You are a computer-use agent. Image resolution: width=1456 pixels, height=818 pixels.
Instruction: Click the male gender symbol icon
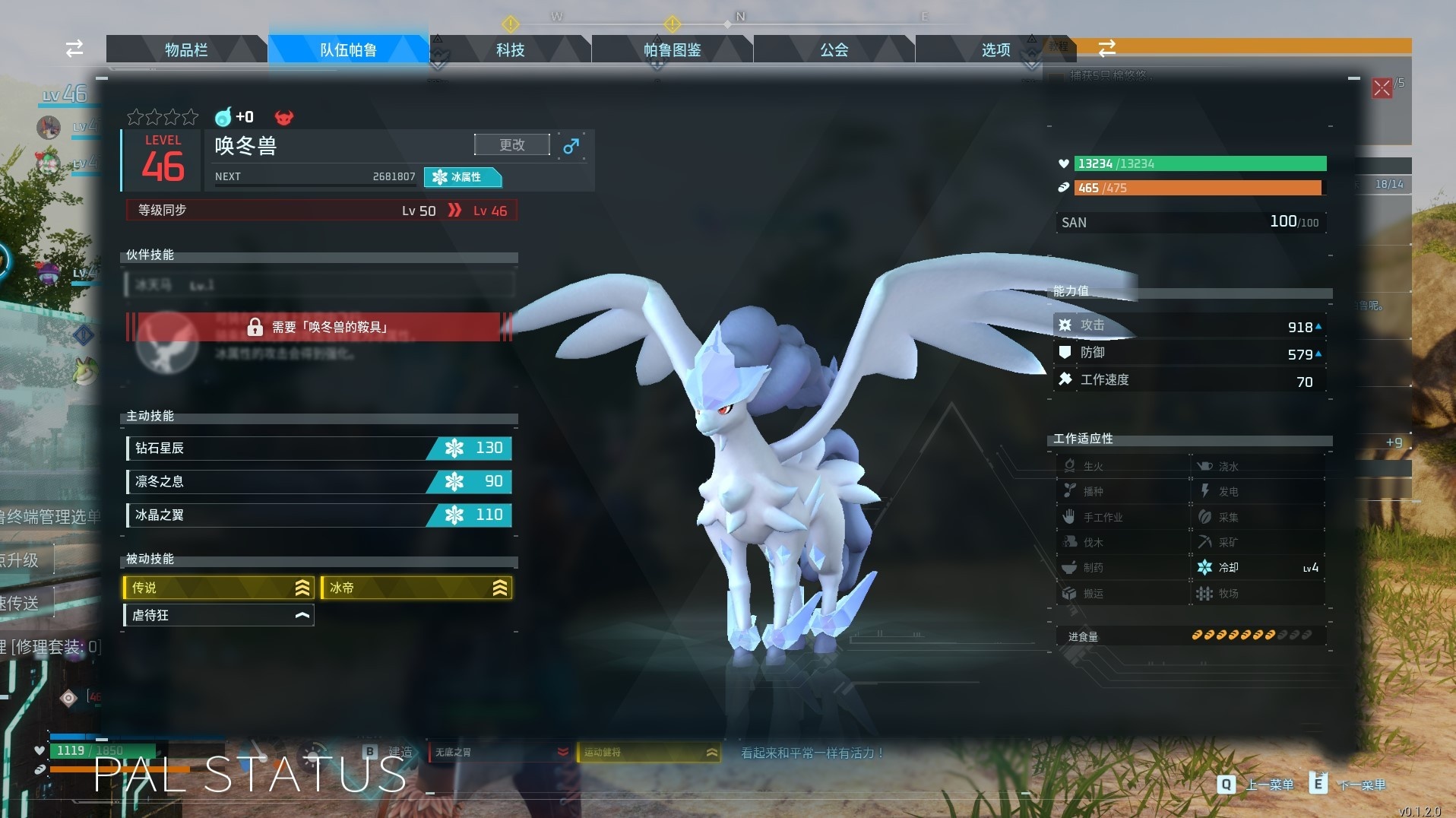(x=571, y=145)
